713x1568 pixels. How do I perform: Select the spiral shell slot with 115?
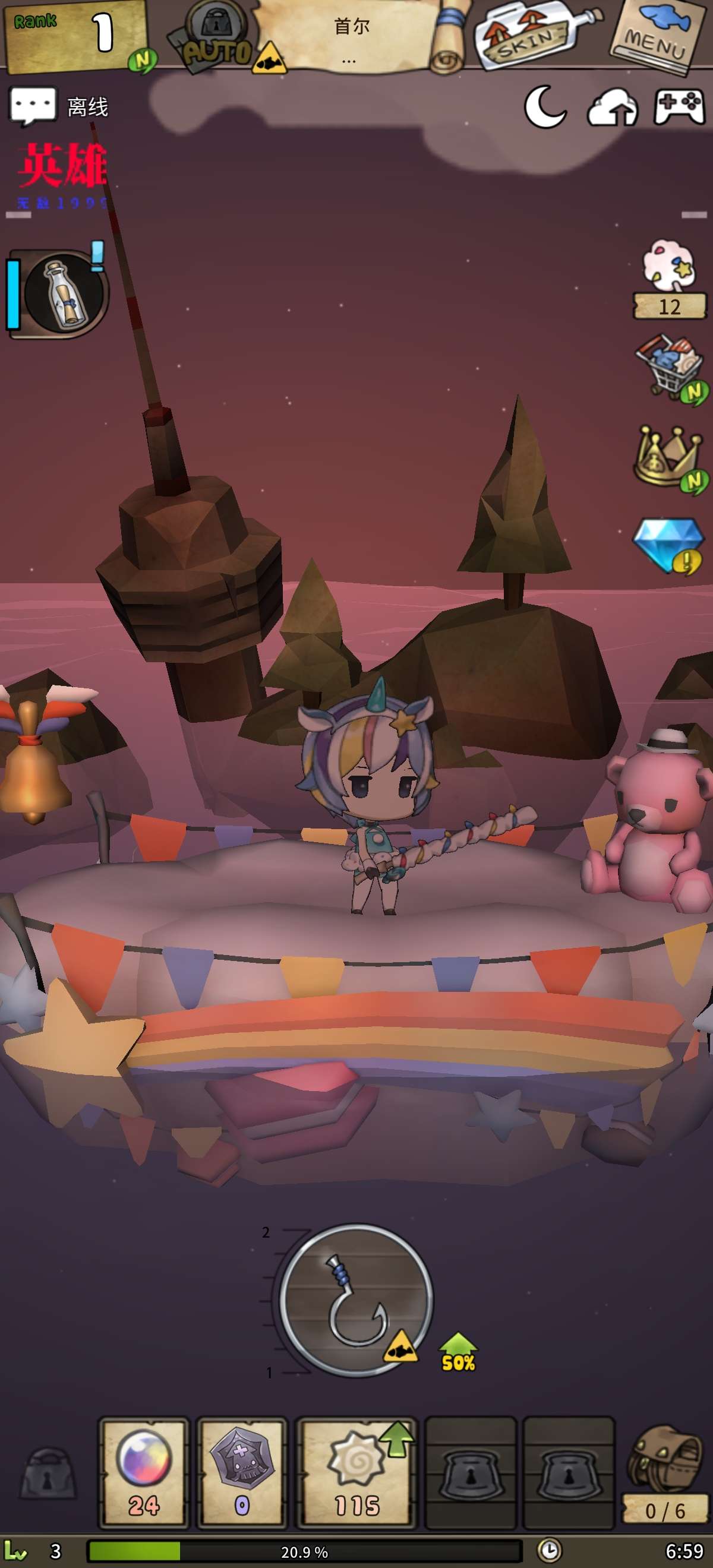(356, 1472)
